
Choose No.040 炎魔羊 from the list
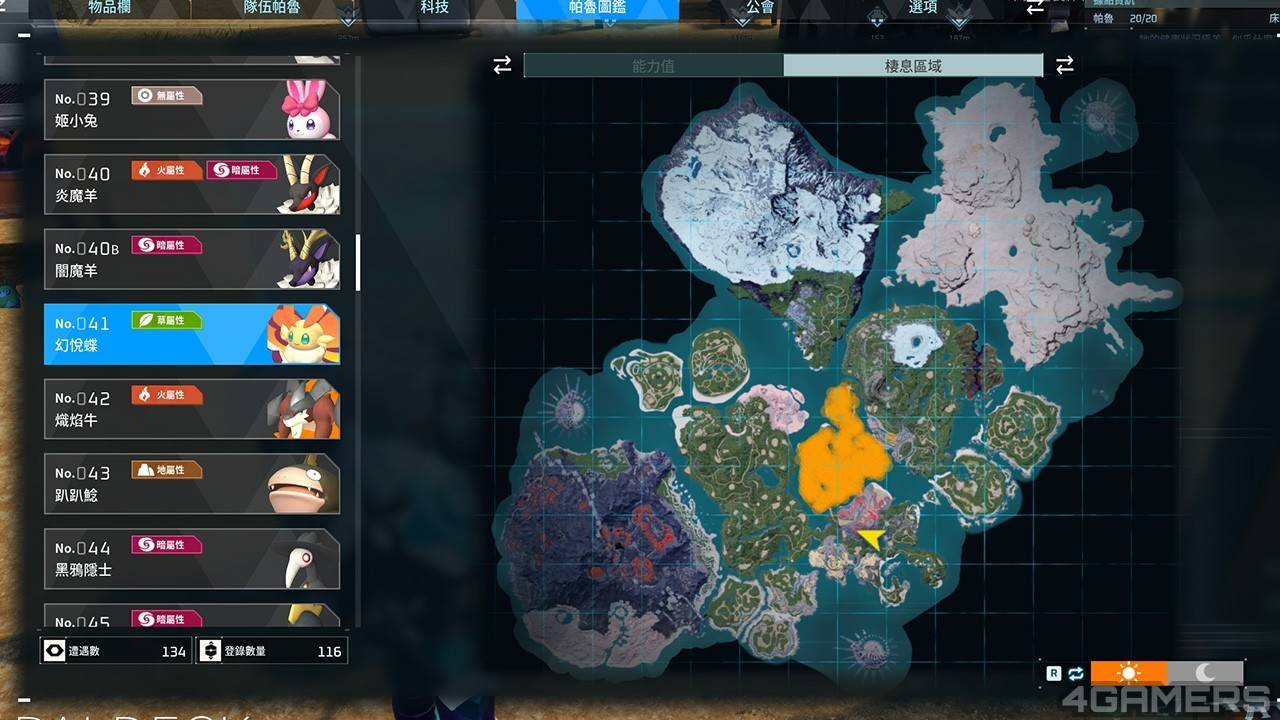[x=192, y=185]
